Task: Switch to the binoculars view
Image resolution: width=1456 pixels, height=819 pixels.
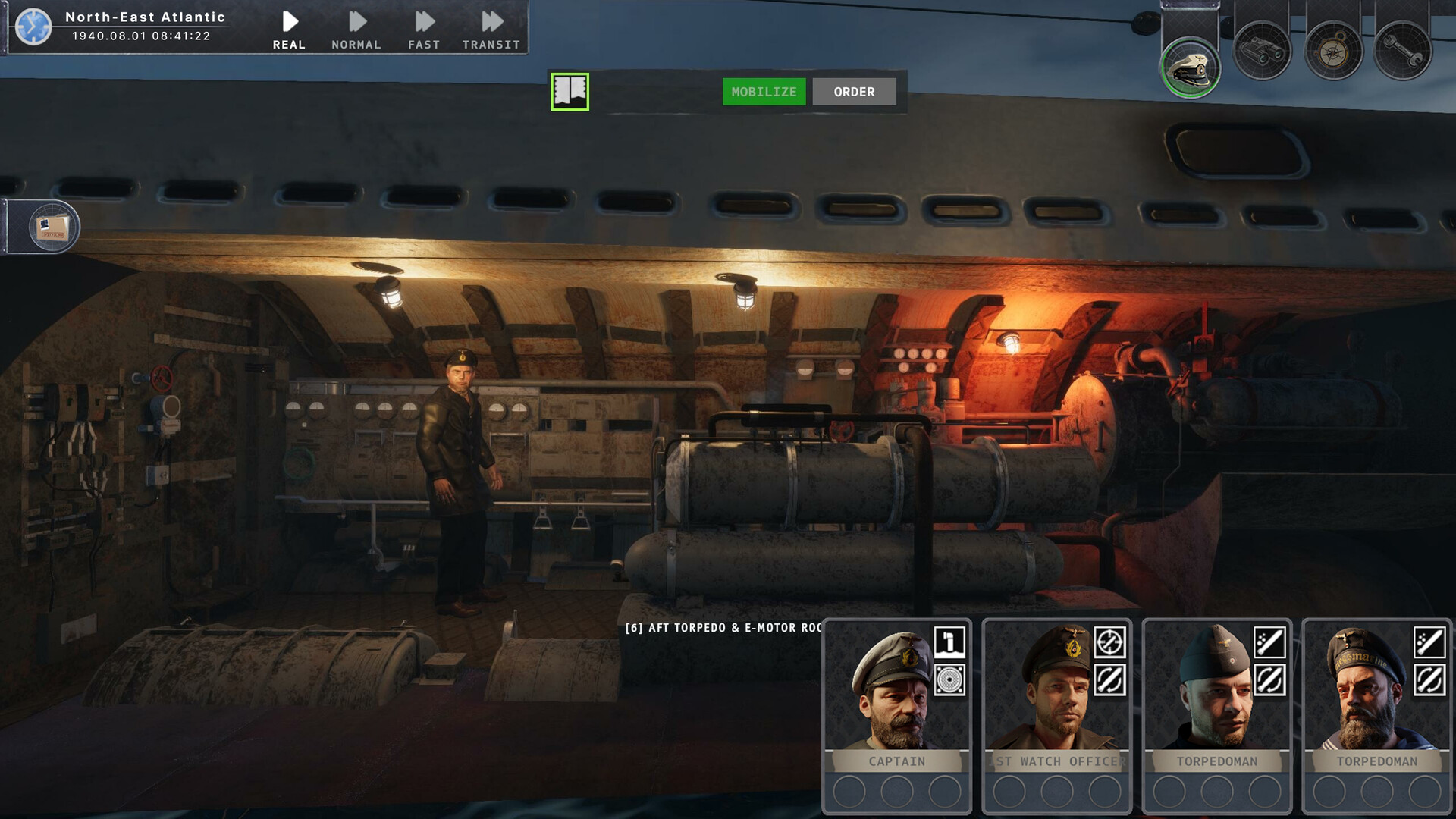Action: pos(1262,52)
